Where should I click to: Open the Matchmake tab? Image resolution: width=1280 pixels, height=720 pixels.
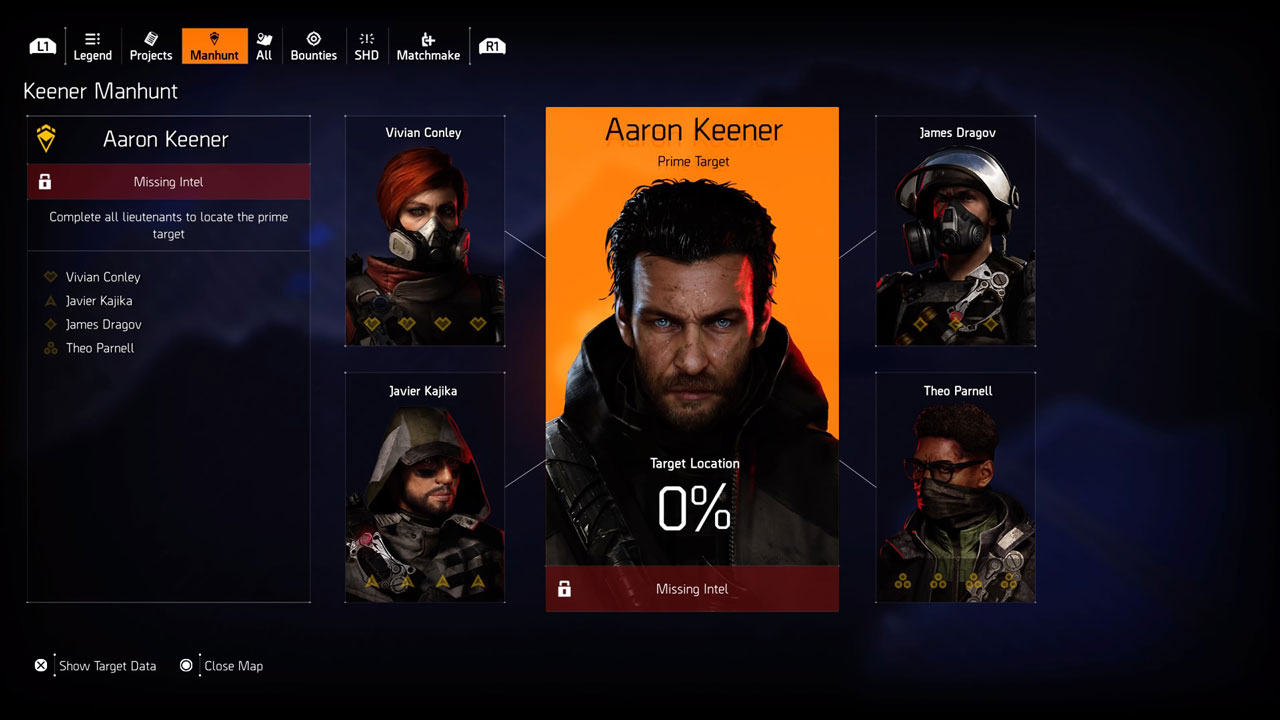(428, 46)
